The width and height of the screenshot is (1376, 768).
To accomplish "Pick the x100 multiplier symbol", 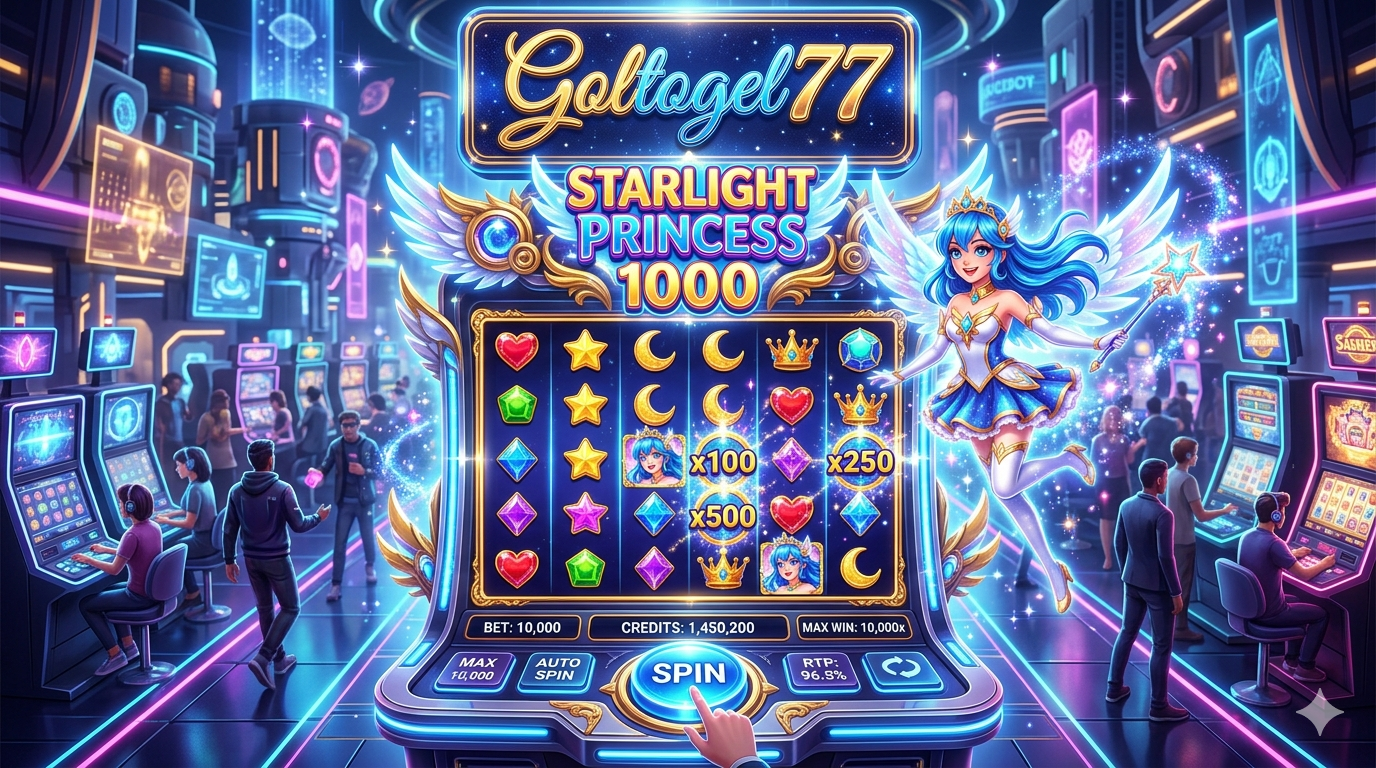I will (x=723, y=461).
